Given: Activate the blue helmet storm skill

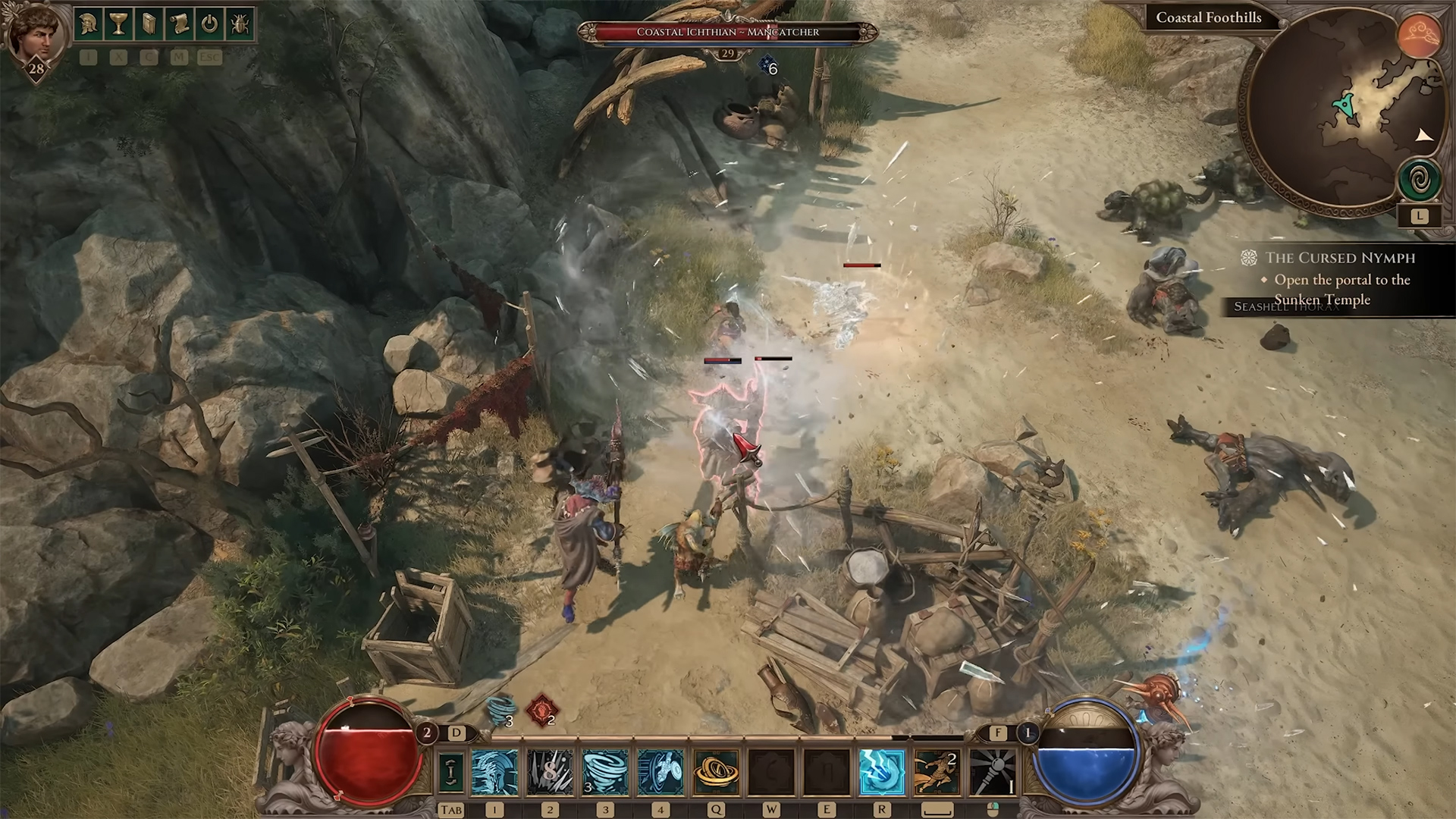Looking at the screenshot, I should coord(495,771).
